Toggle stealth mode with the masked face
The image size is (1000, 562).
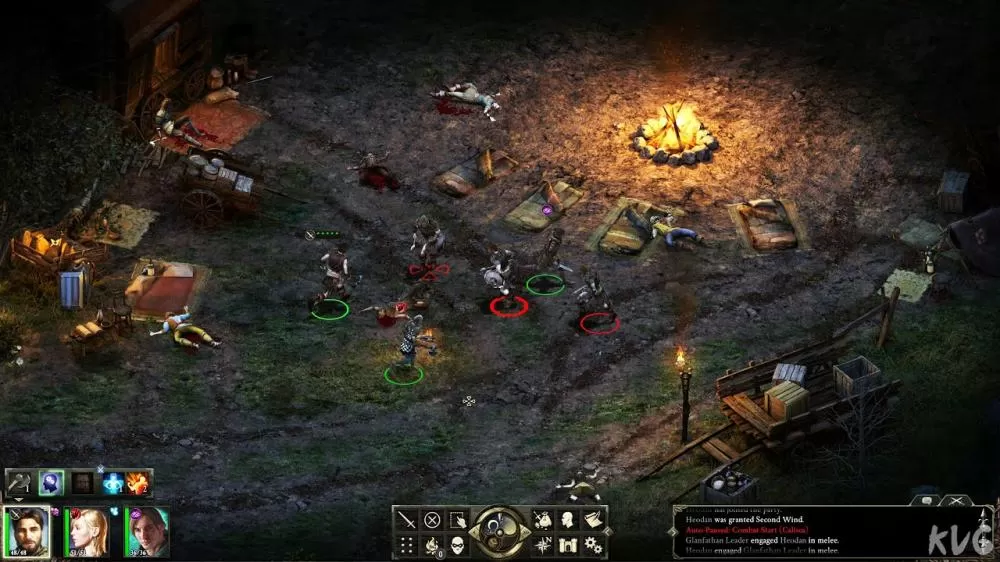[x=457, y=545]
